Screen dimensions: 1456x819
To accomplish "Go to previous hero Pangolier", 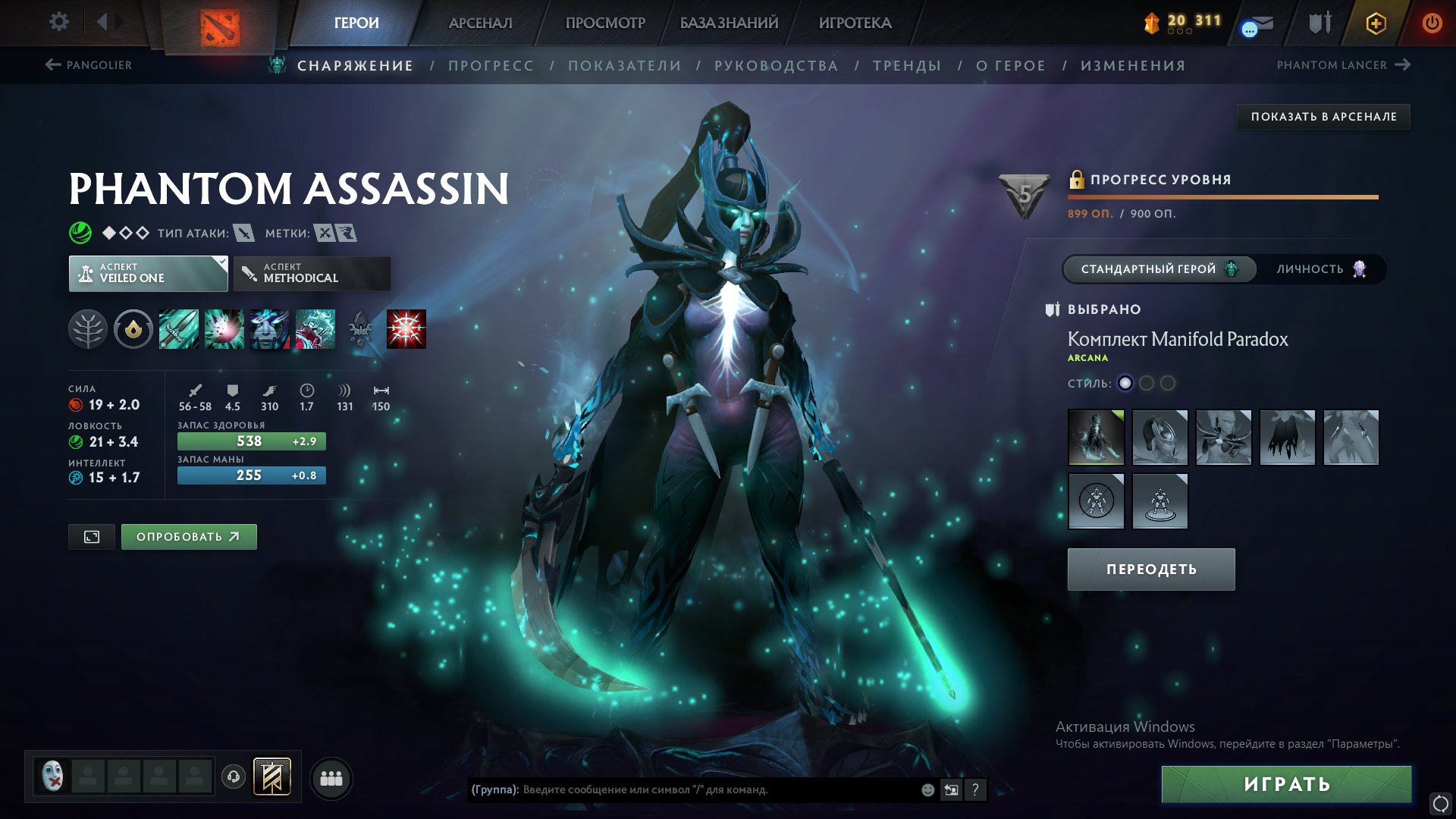I will (89, 65).
